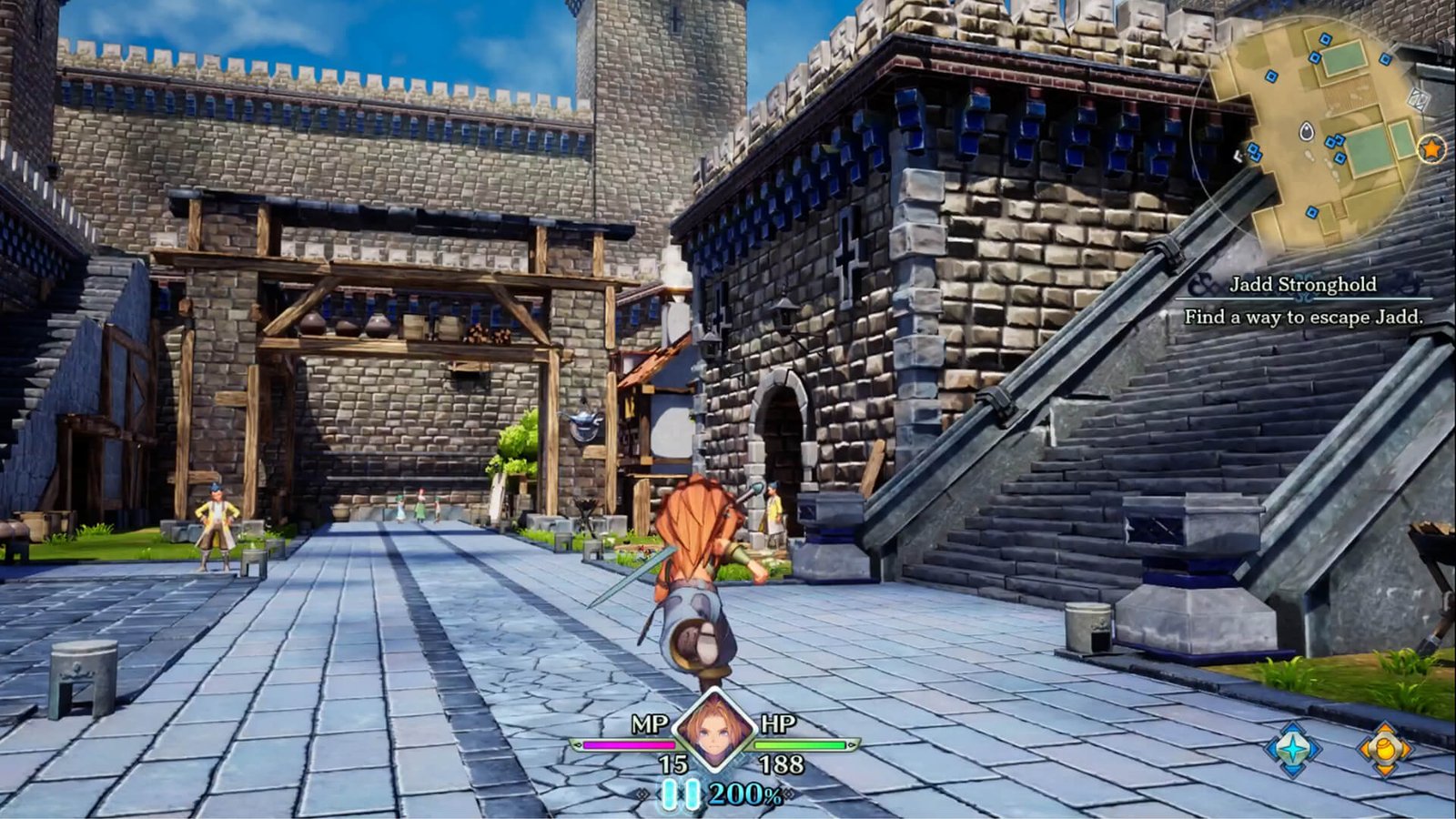
Task: Click the HP label above the health bar
Action: (x=778, y=724)
